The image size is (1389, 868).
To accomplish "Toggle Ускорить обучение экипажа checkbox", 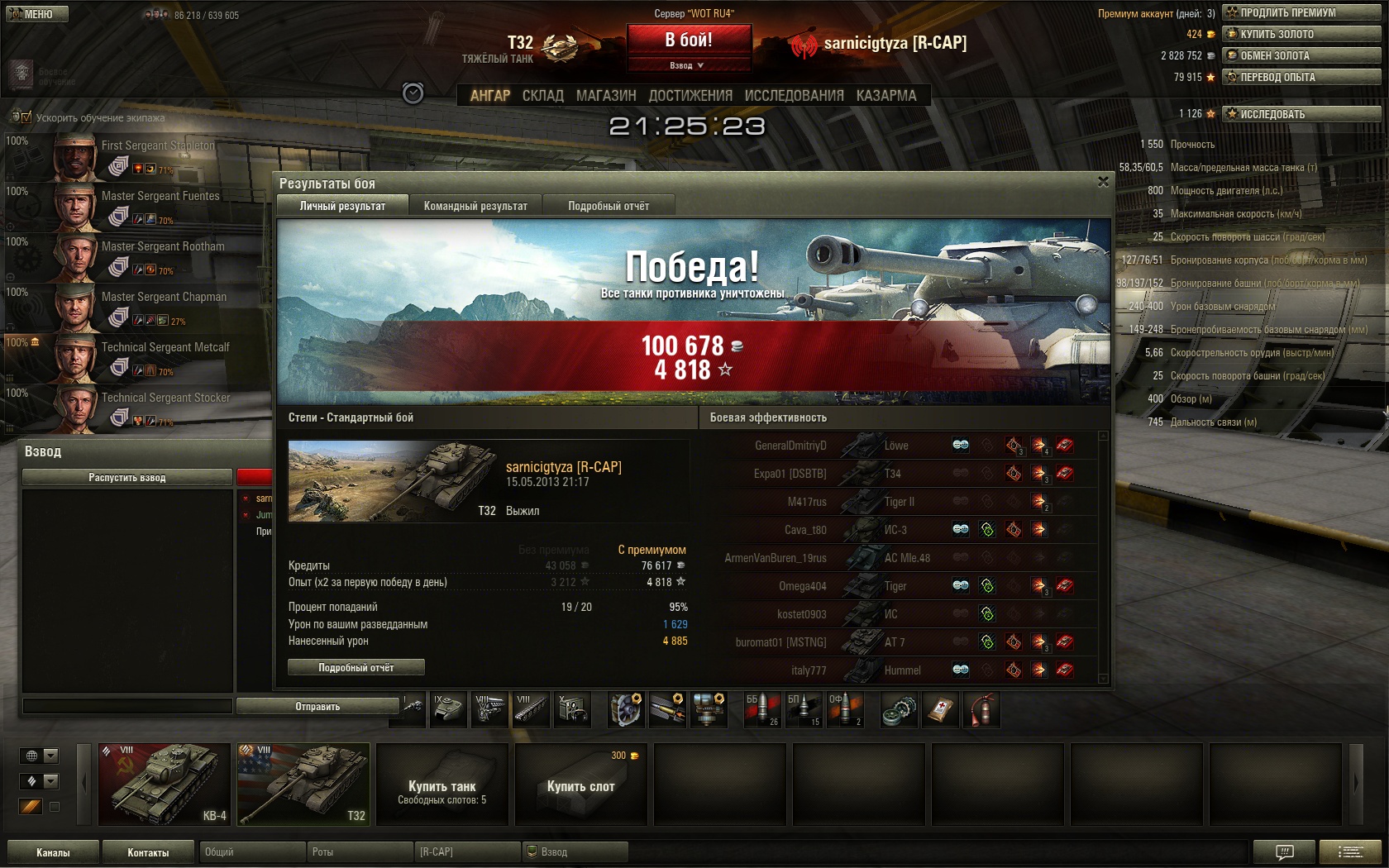I will pos(26,117).
